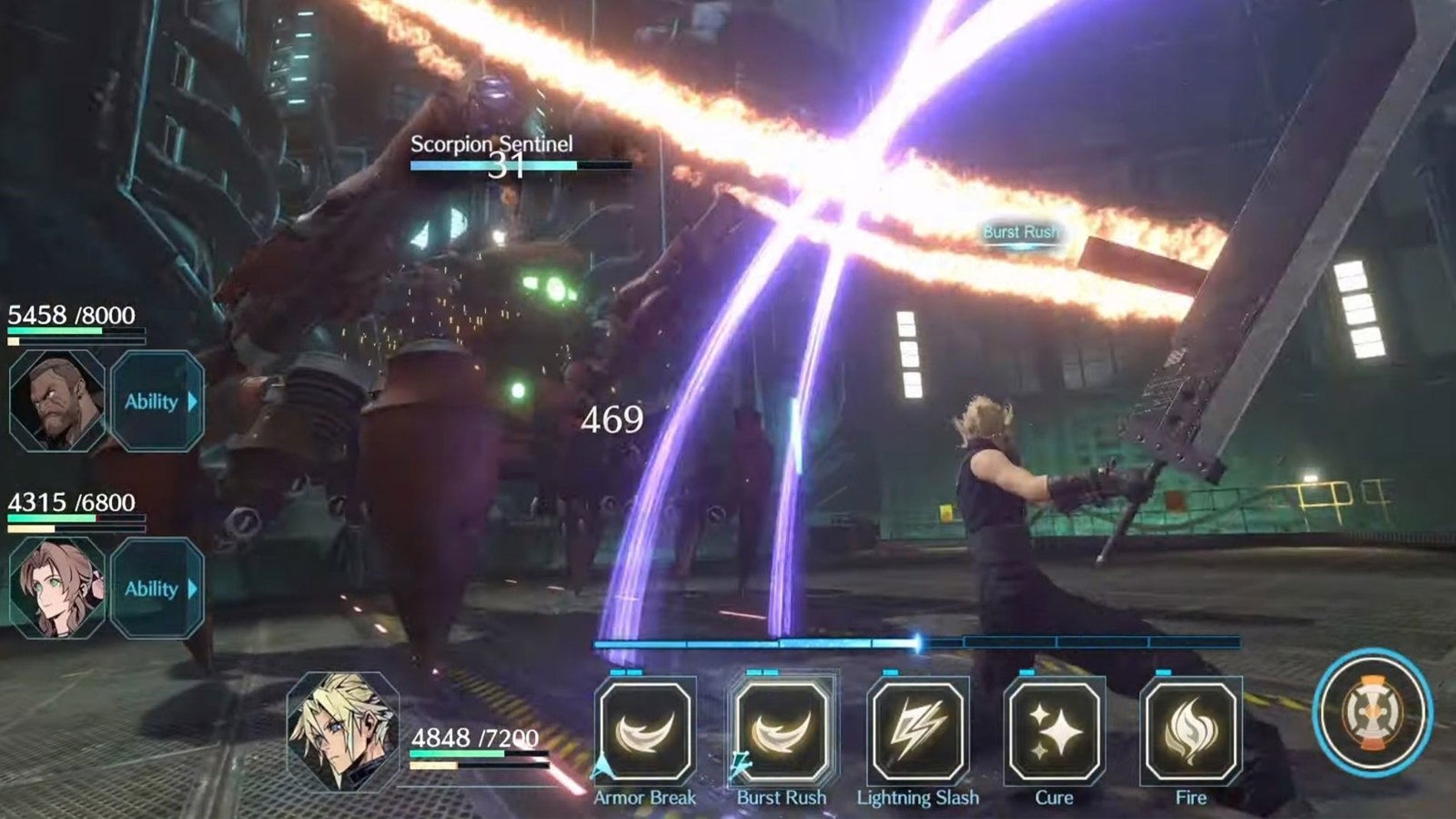Trigger the orange circular limit button

point(1372,713)
